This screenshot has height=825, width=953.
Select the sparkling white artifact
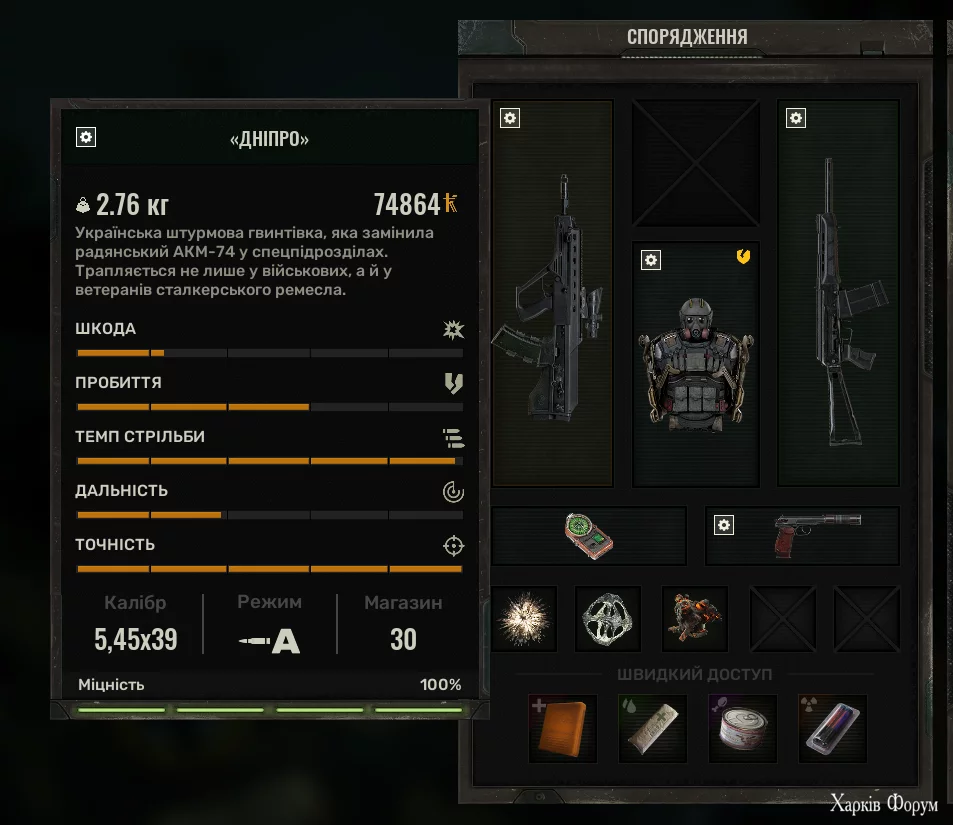(x=524, y=619)
